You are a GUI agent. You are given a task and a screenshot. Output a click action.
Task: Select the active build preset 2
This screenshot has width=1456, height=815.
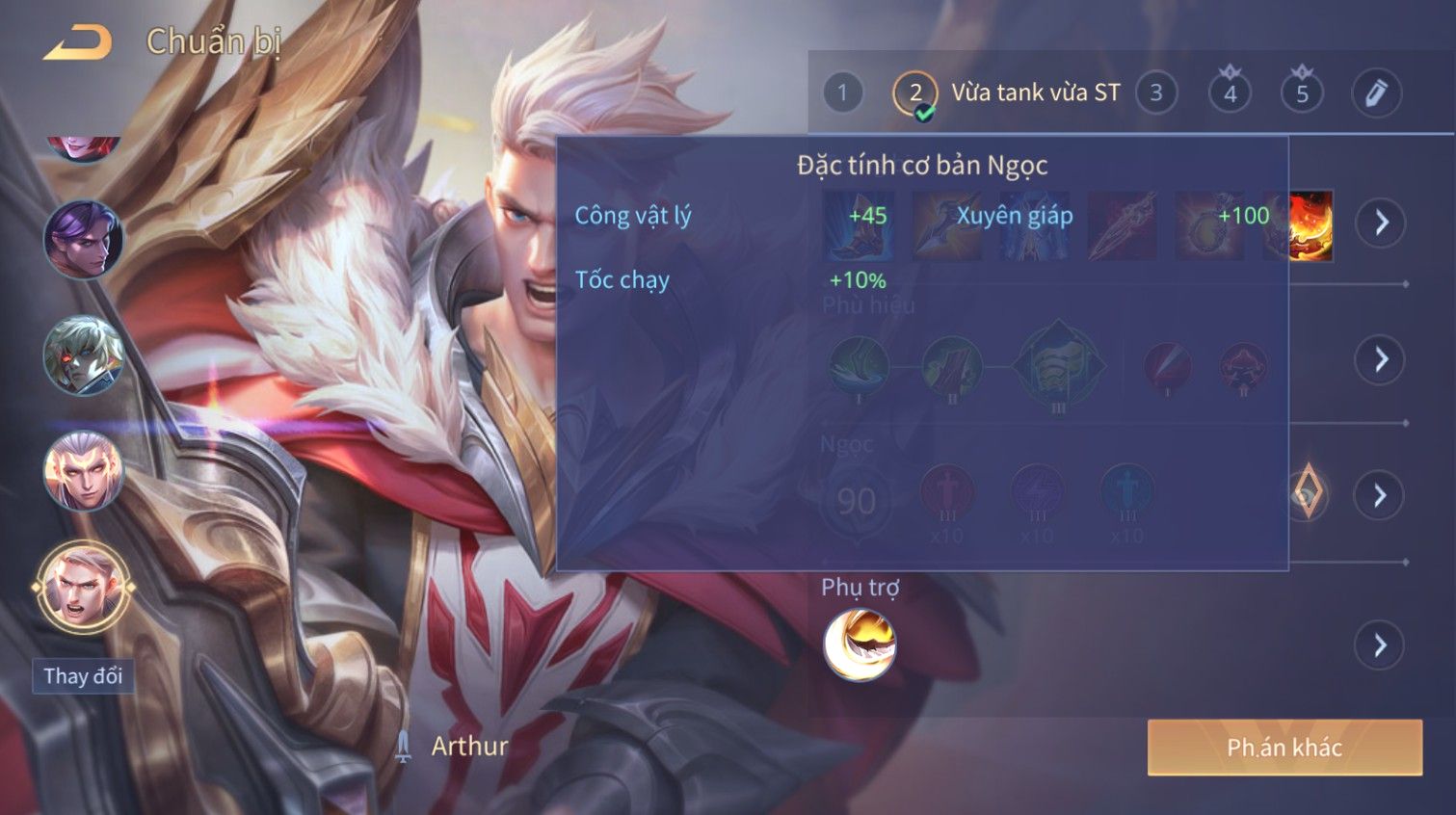pyautogui.click(x=914, y=93)
